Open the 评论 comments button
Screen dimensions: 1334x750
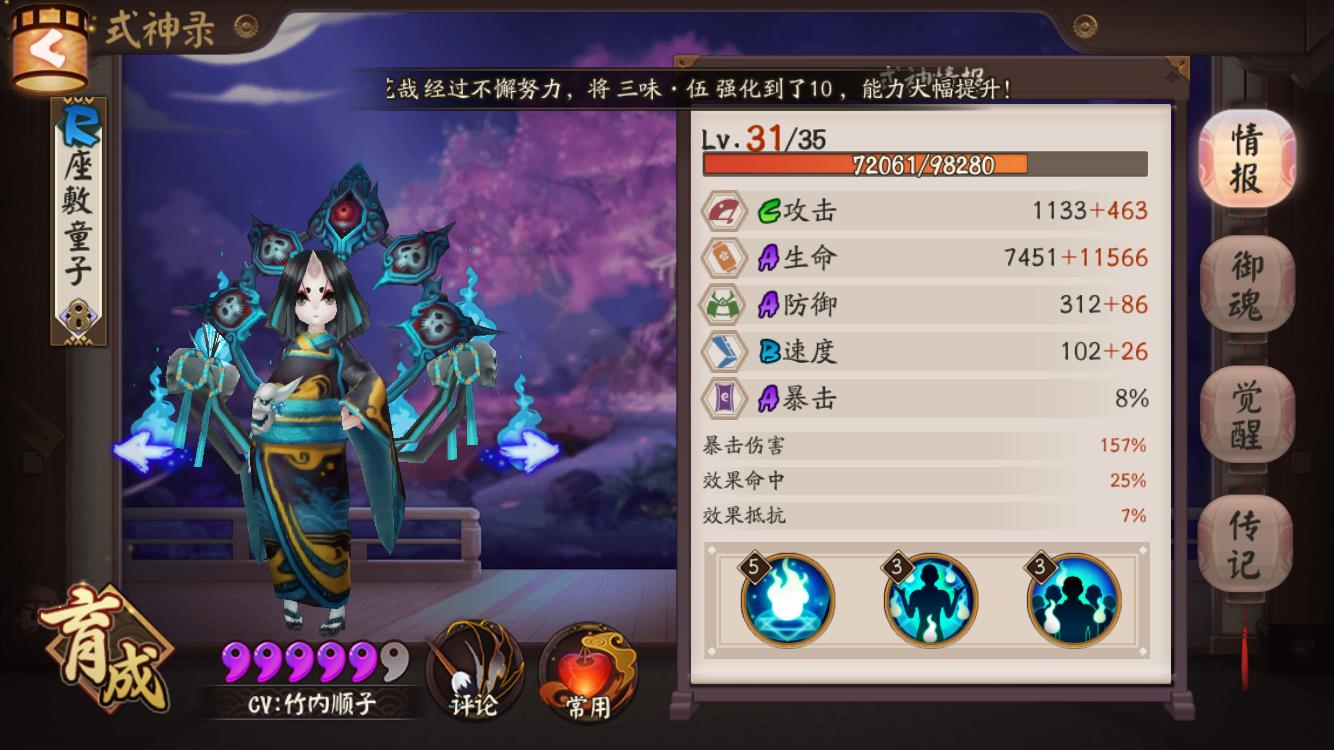pyautogui.click(x=474, y=670)
